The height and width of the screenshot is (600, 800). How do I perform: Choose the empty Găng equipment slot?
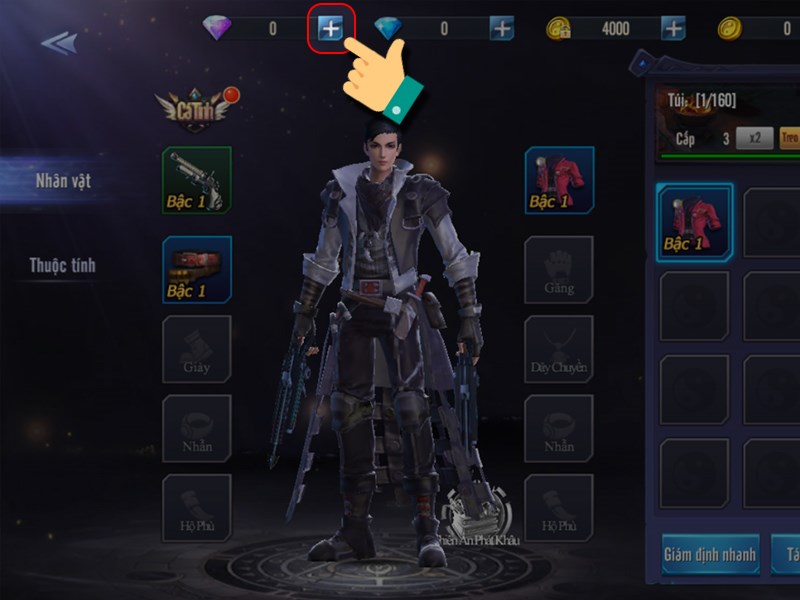(x=559, y=269)
